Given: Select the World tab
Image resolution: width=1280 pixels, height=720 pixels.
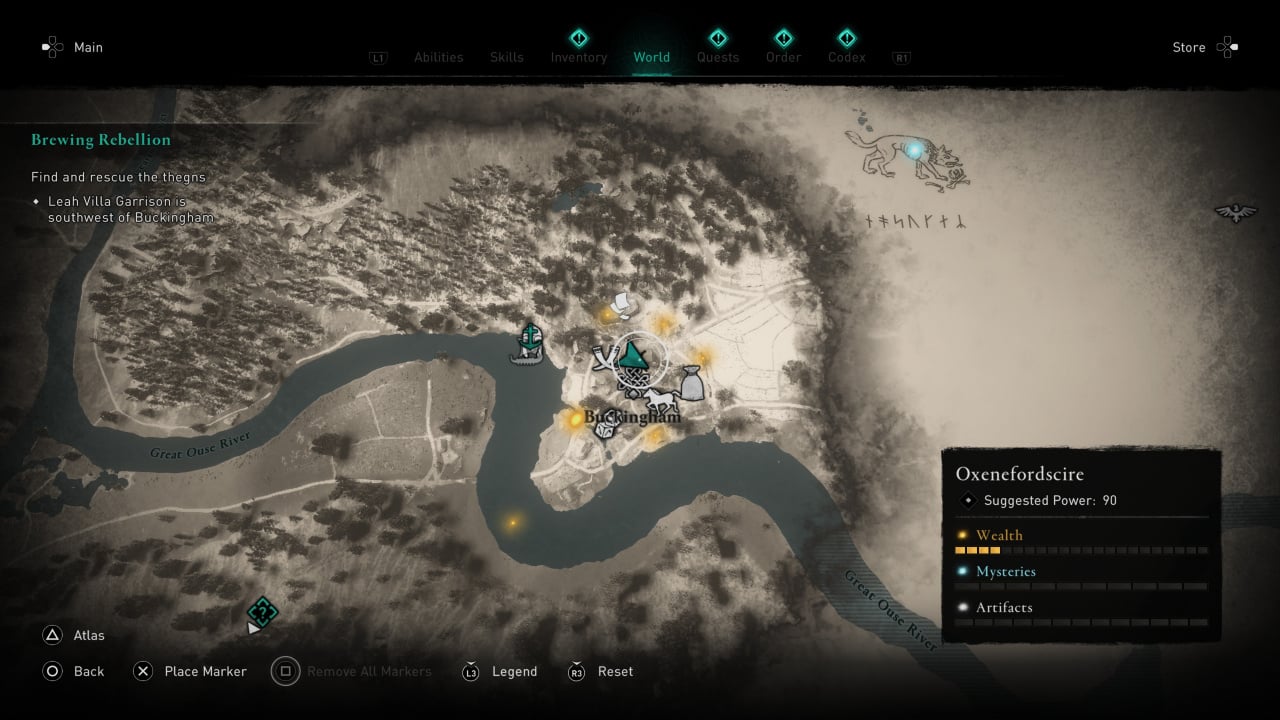Looking at the screenshot, I should pos(651,57).
